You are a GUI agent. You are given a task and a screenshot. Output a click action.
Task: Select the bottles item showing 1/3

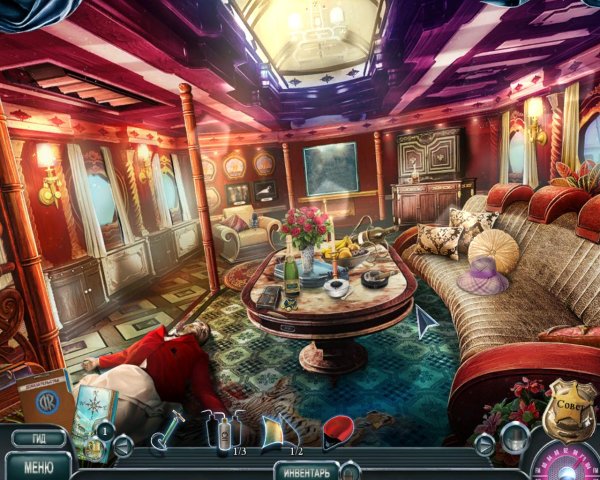coord(222,429)
